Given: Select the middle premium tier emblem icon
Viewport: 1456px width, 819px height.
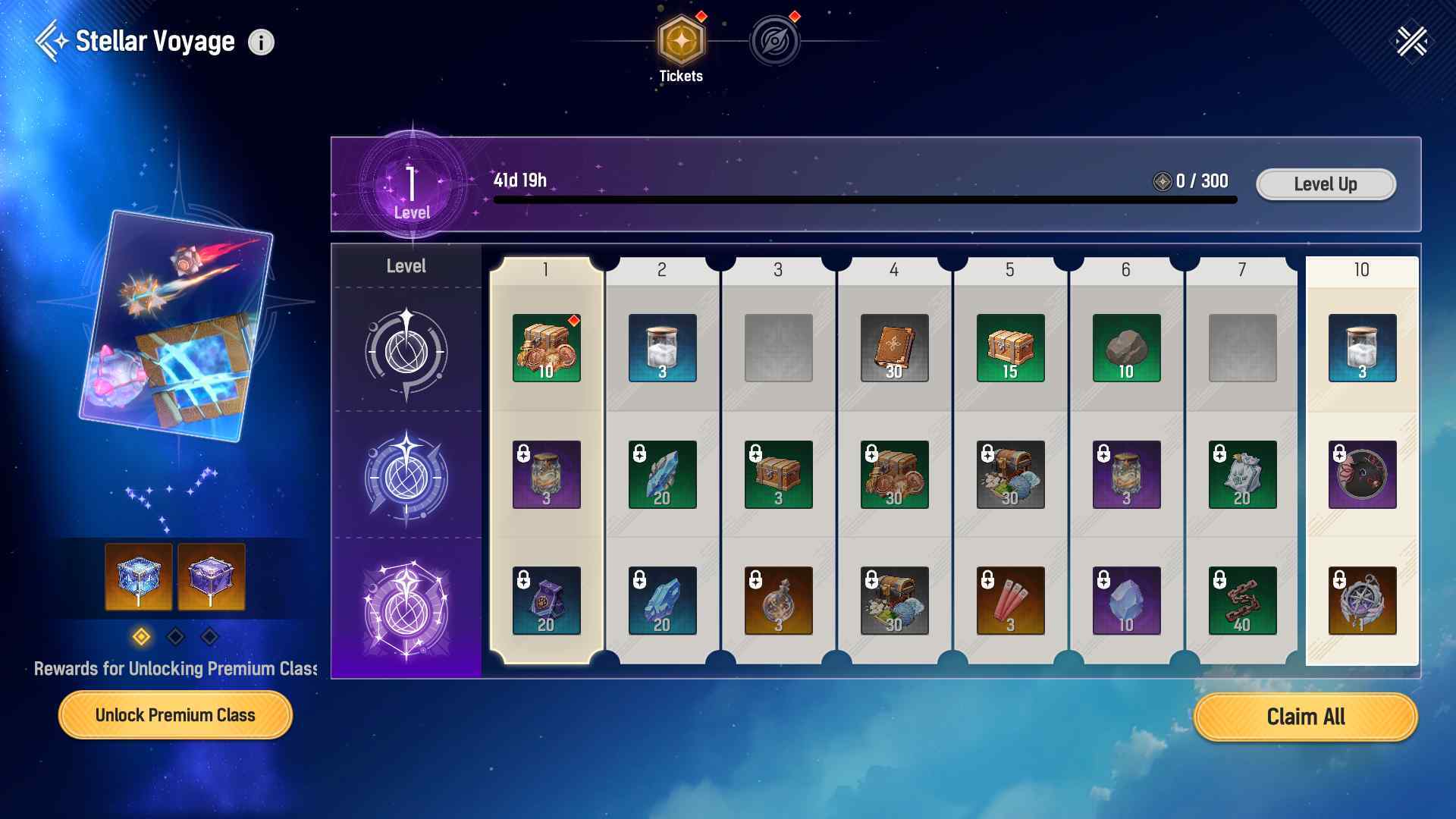Looking at the screenshot, I should (x=407, y=476).
